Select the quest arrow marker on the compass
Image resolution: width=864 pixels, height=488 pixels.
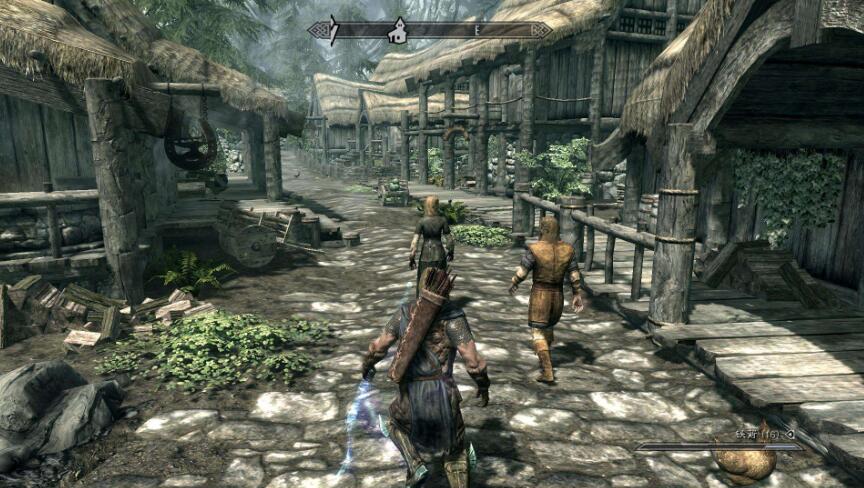334,30
